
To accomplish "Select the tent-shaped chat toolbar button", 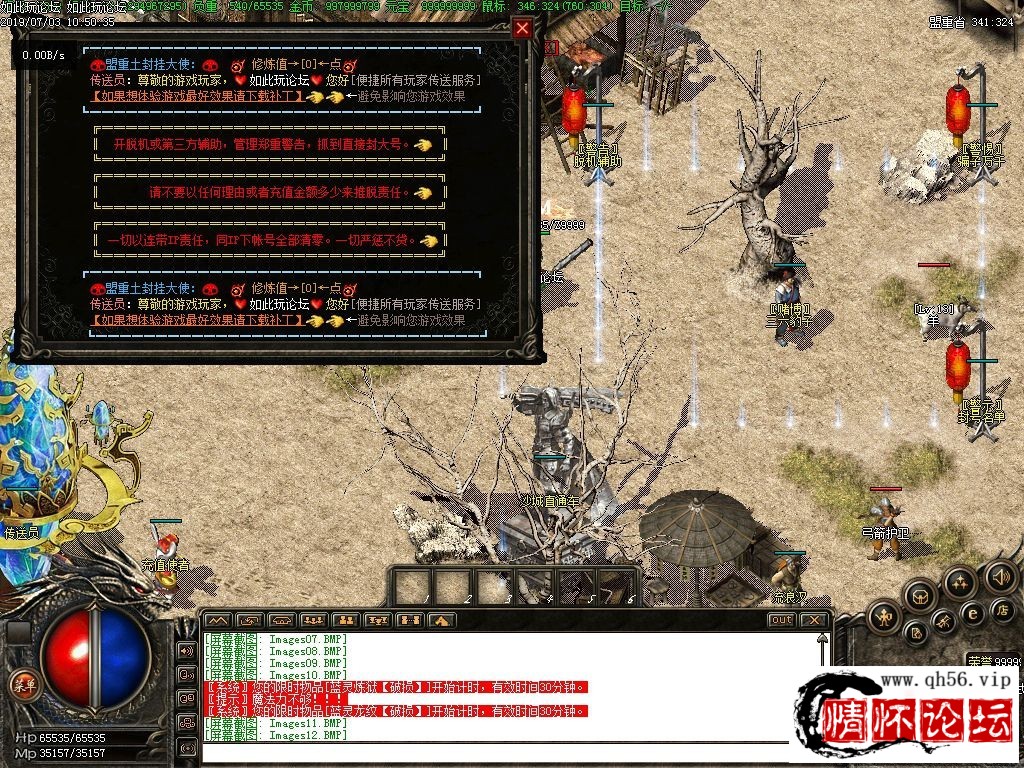I will [x=442, y=620].
